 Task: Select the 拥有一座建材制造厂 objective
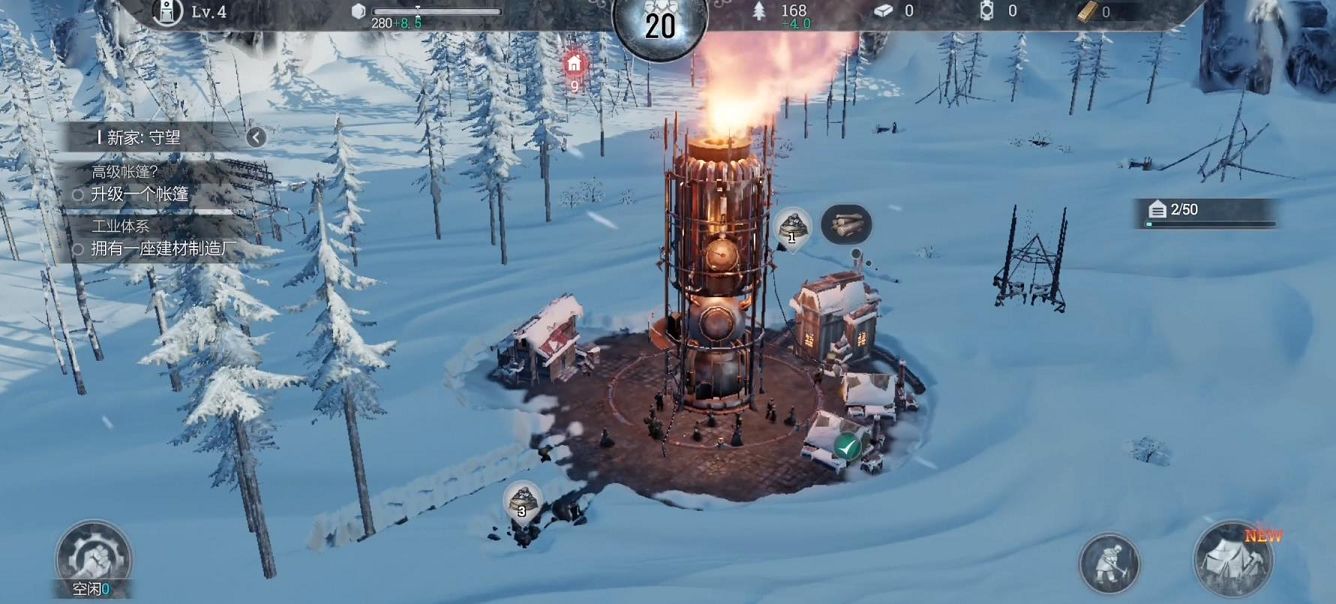click(x=155, y=249)
